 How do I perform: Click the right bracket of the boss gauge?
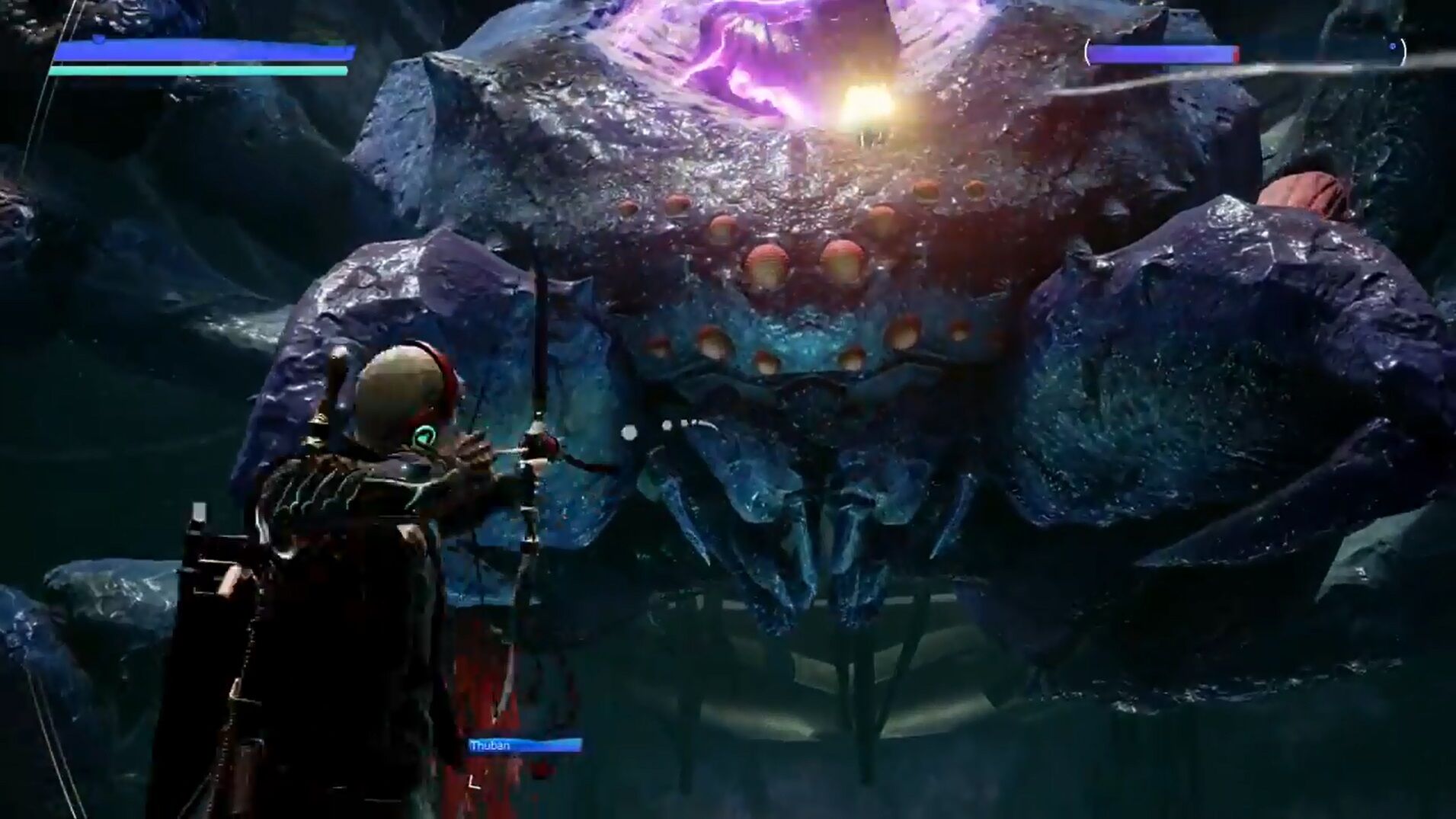[1404, 52]
